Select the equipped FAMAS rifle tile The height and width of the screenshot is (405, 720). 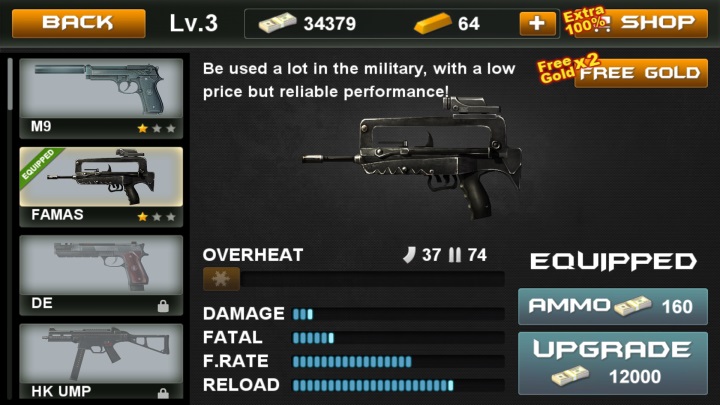click(x=101, y=186)
